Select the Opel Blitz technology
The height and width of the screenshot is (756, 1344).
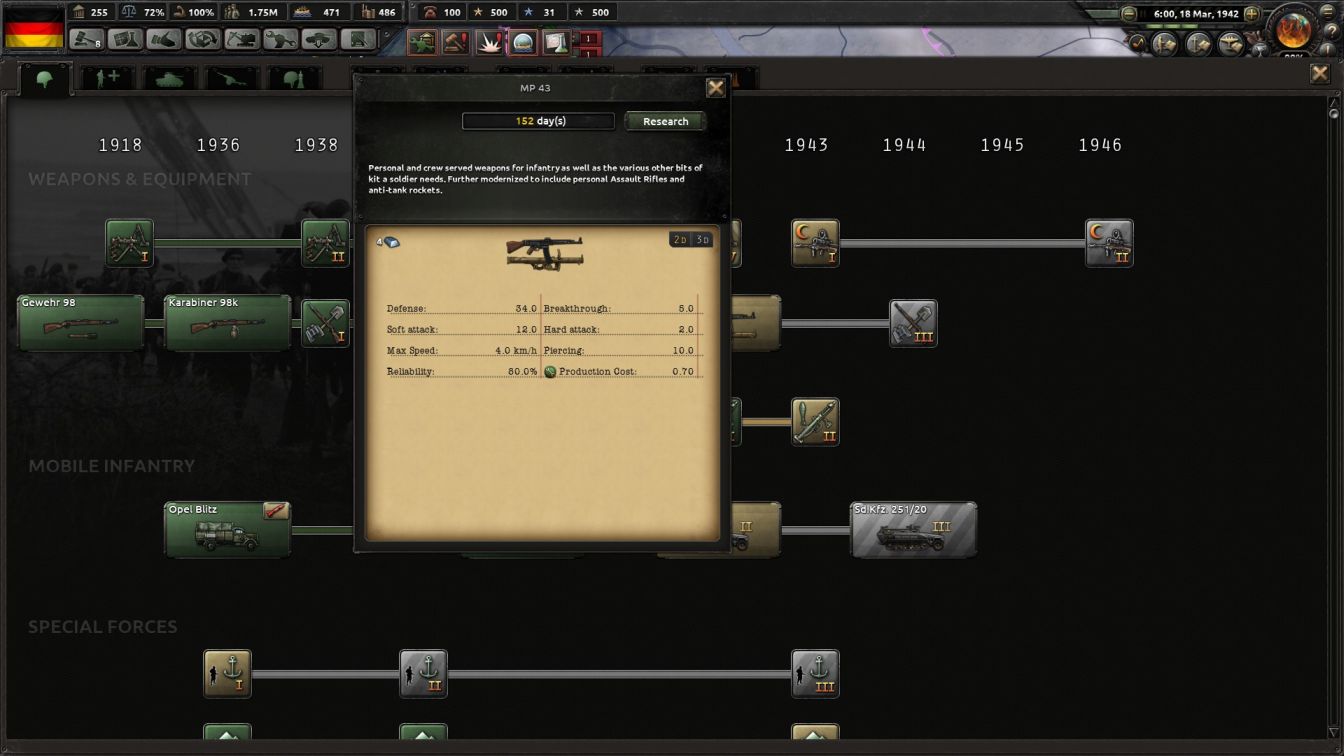point(227,528)
